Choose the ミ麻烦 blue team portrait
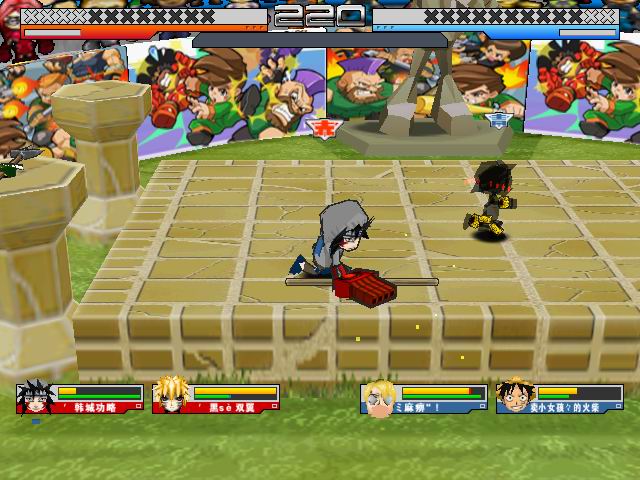The height and width of the screenshot is (480, 640). [378, 398]
